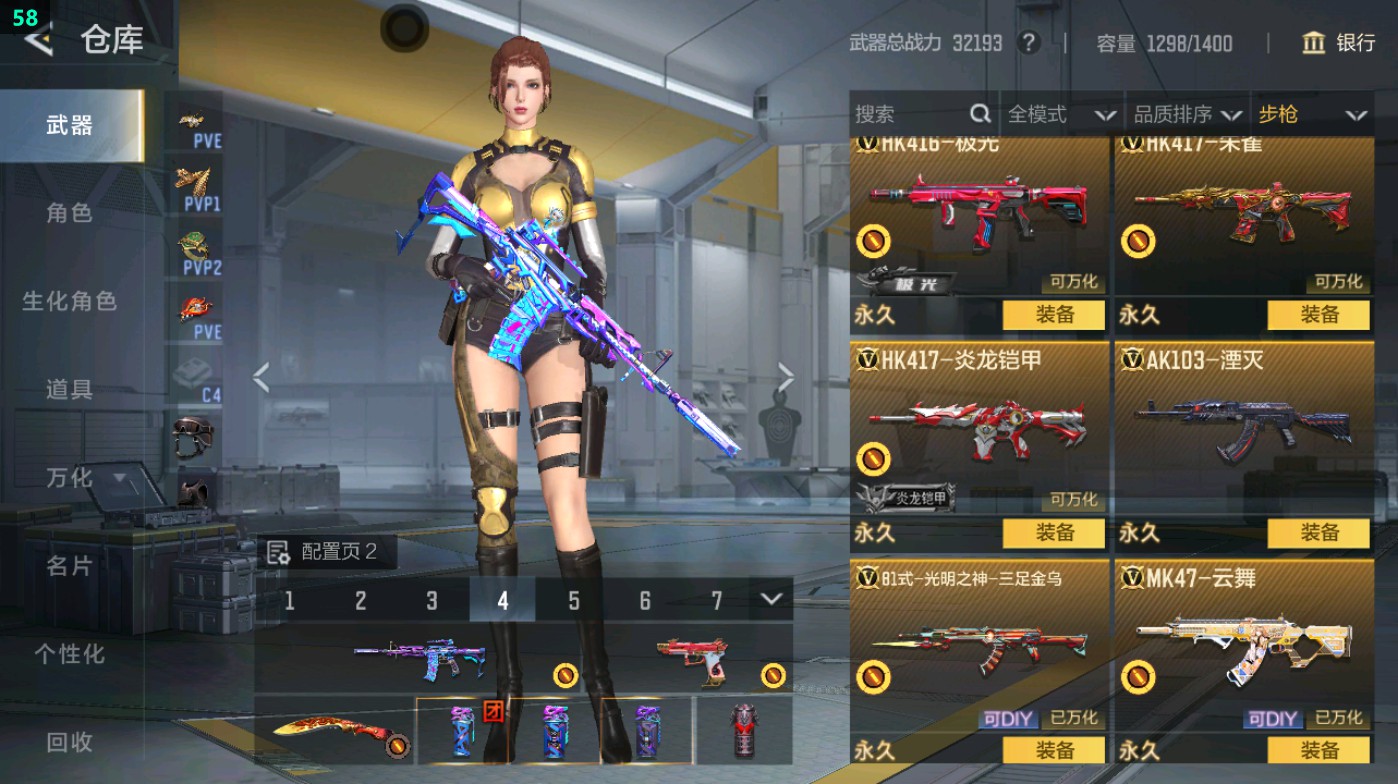Open the 银行 bank
This screenshot has height=784, width=1398.
coord(1338,43)
